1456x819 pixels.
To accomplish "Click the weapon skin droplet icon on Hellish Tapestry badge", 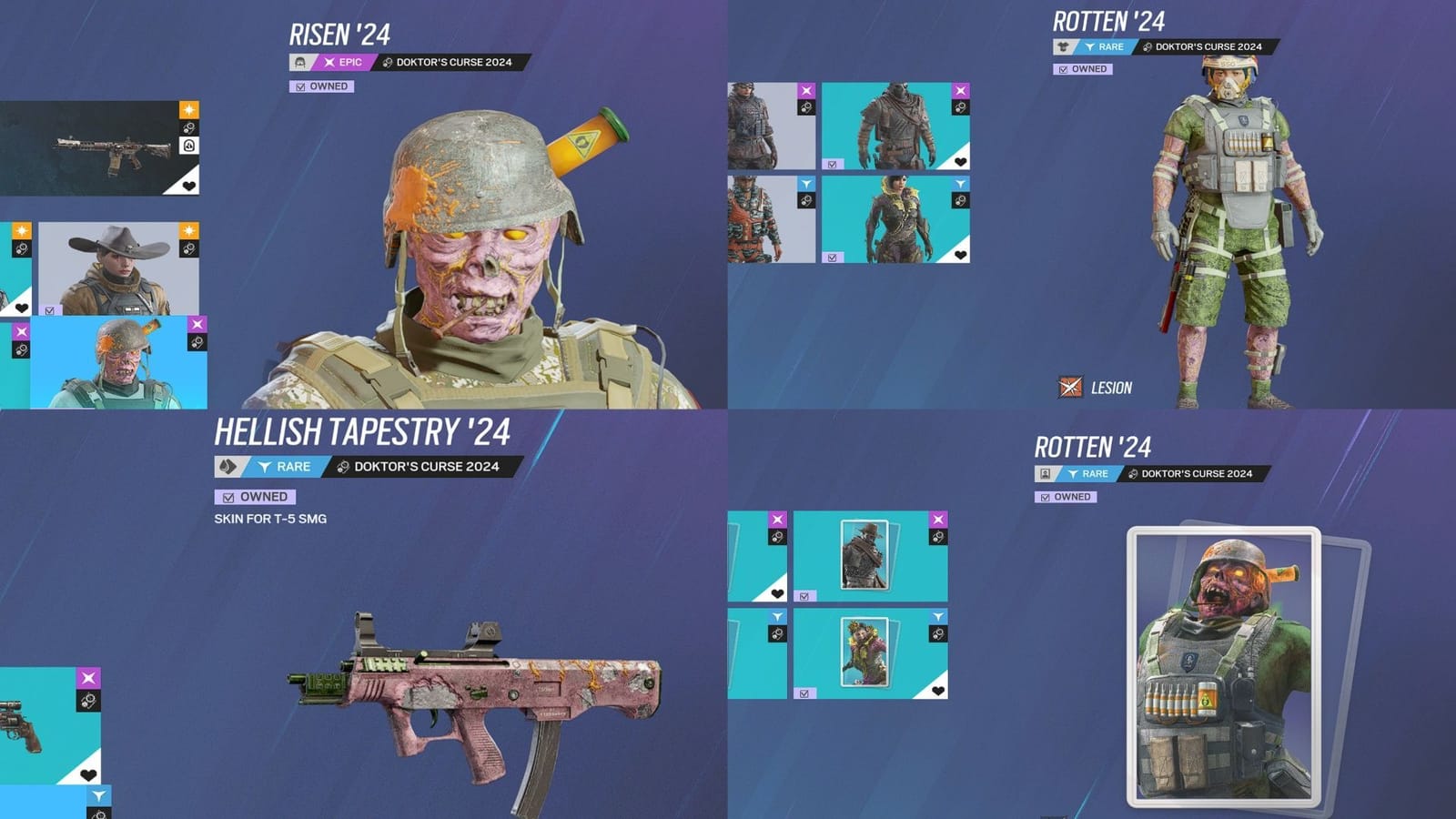I will click(x=227, y=468).
